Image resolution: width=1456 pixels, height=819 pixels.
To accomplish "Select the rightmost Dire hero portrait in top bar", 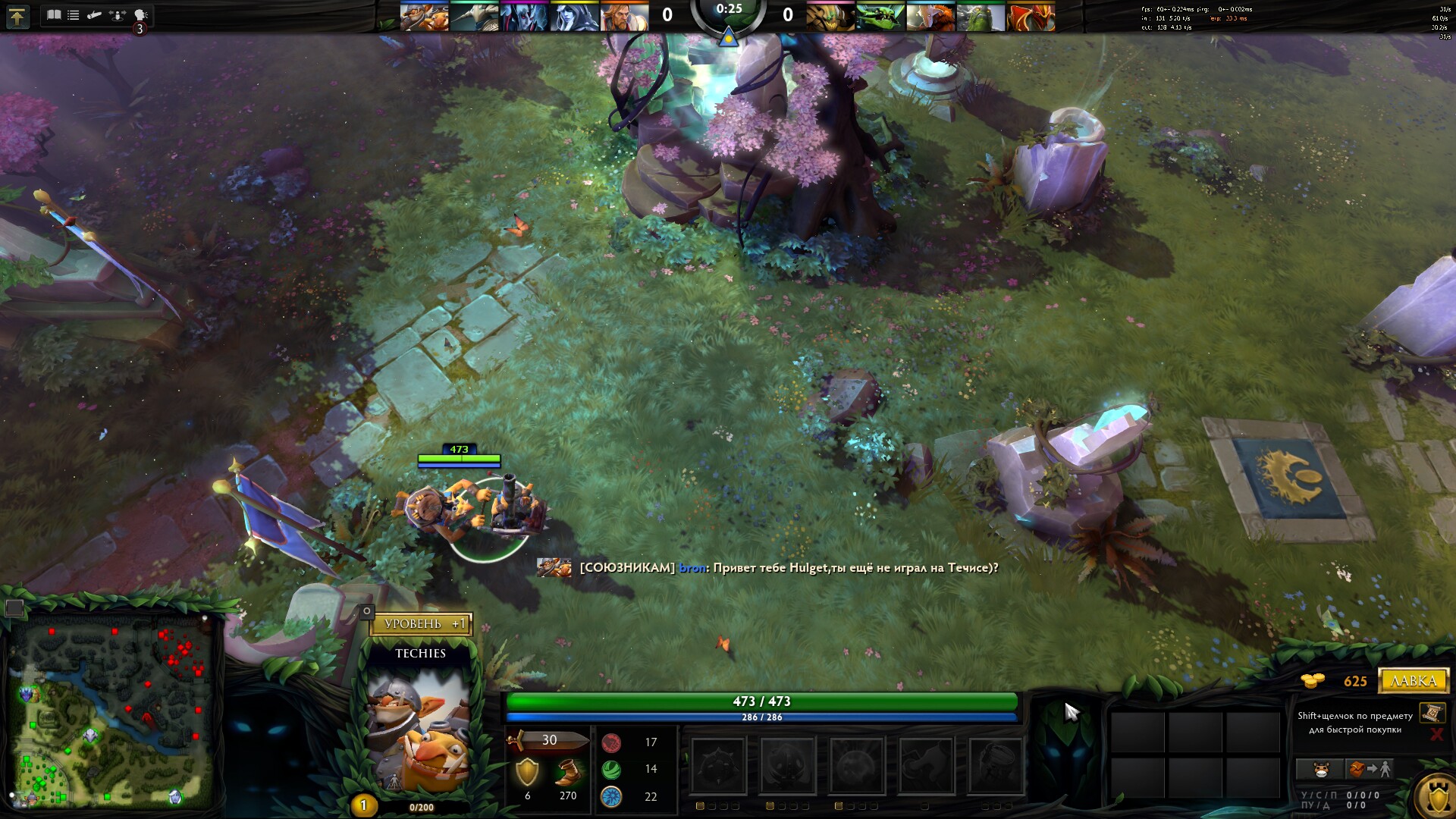I will (1031, 16).
